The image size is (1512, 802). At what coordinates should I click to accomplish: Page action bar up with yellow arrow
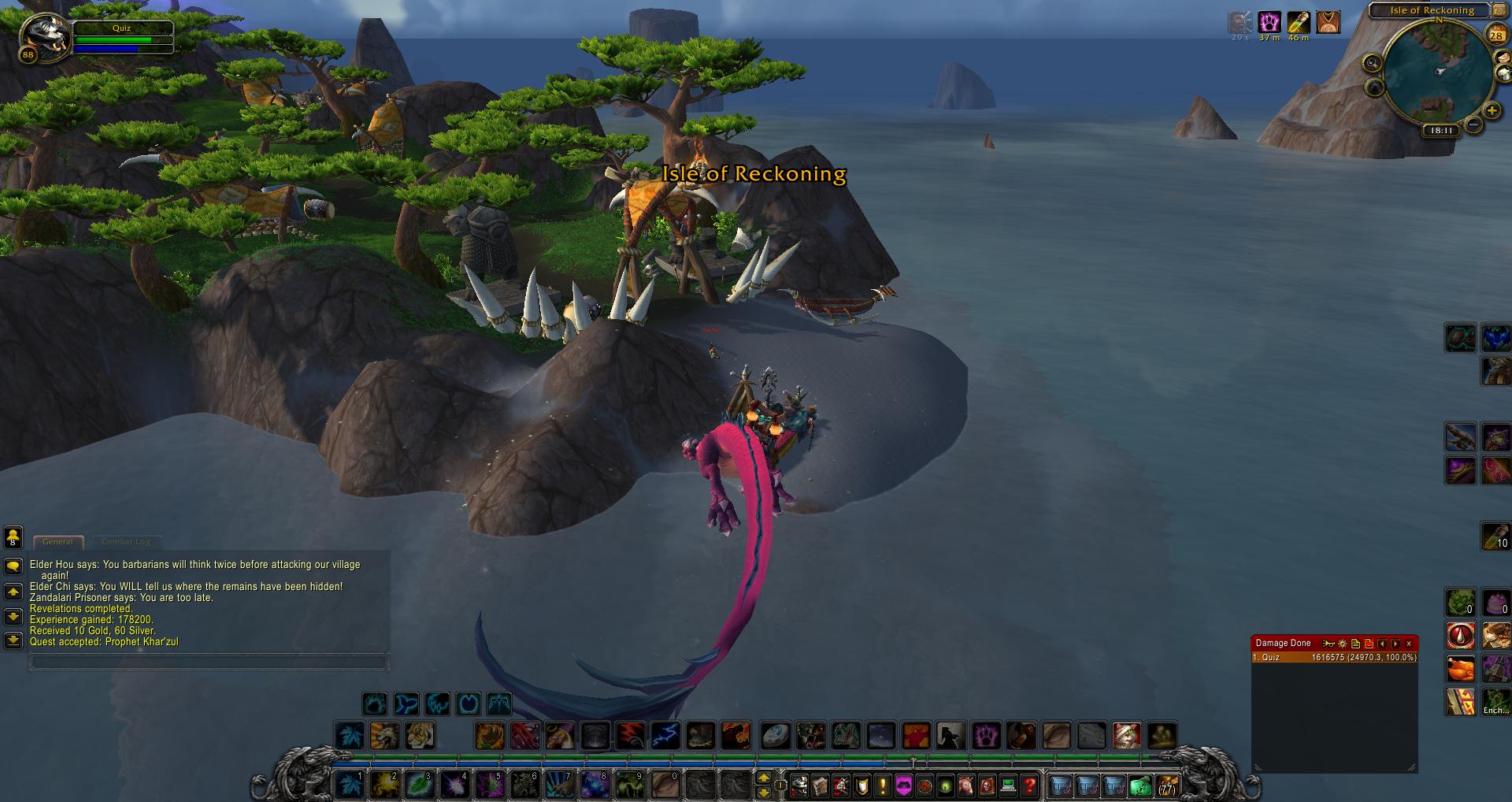(x=762, y=778)
